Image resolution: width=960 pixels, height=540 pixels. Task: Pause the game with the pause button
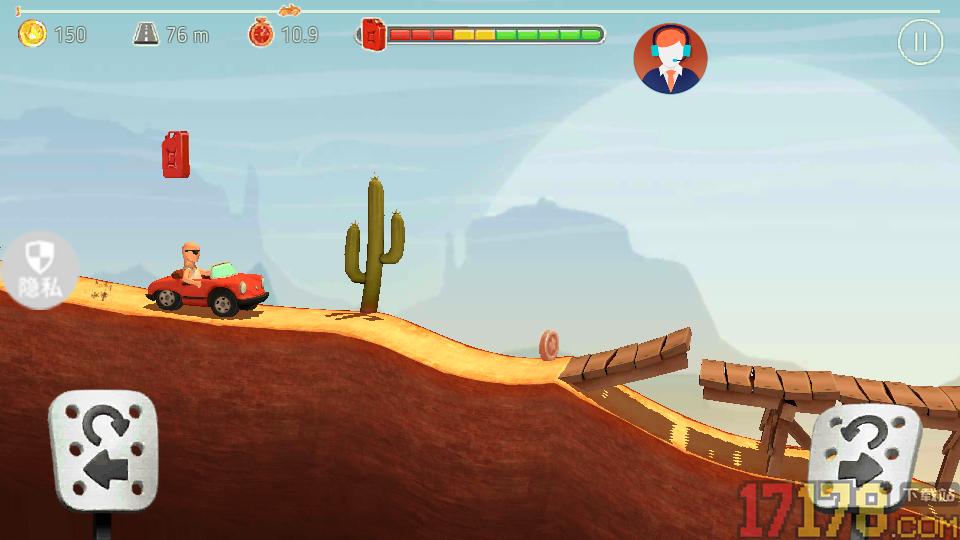(920, 42)
